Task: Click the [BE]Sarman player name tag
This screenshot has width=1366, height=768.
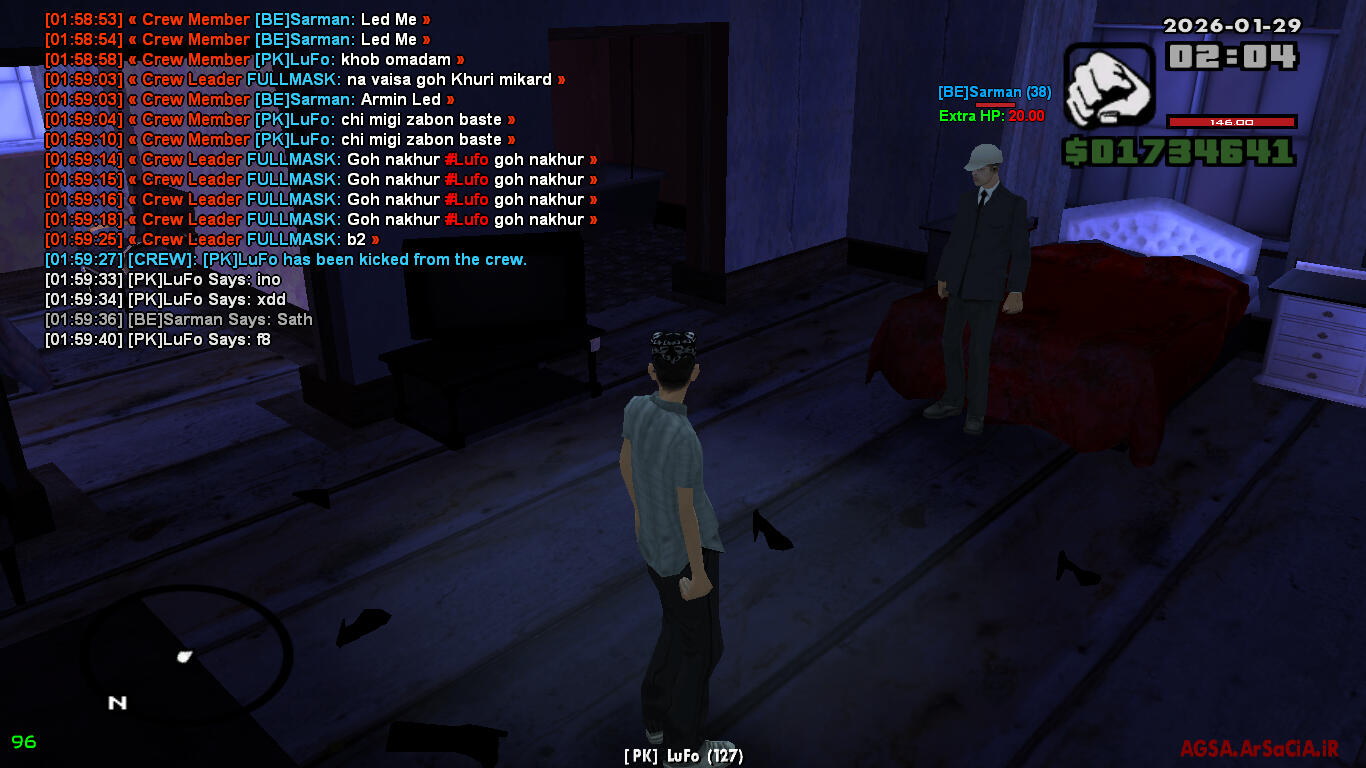Action: [x=993, y=93]
